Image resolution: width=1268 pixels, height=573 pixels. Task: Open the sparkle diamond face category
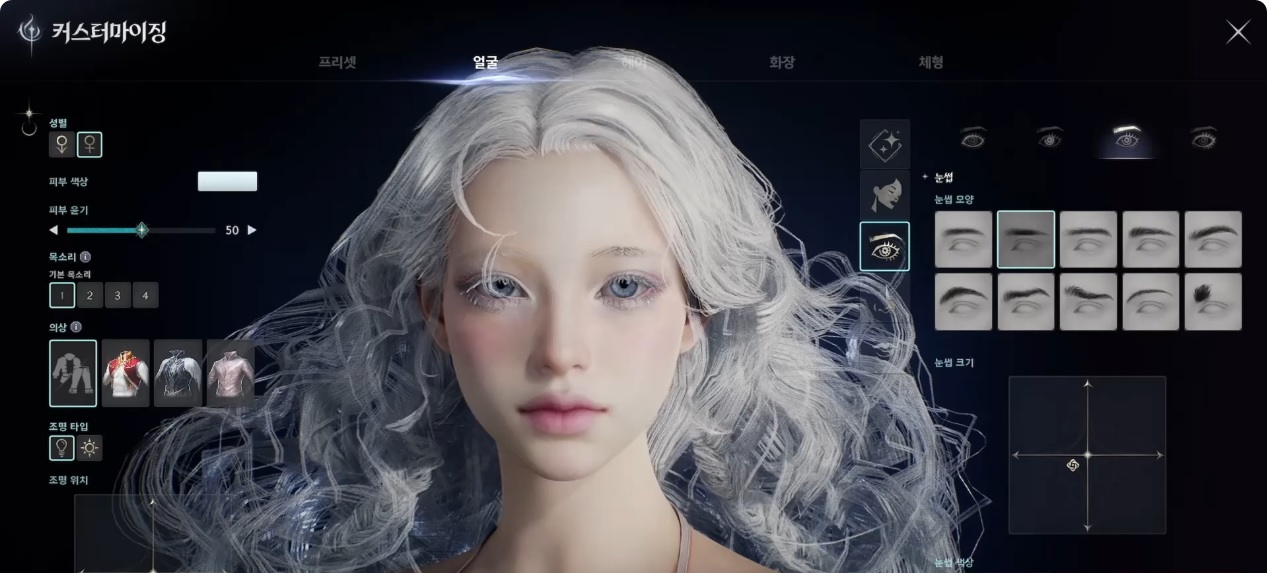pos(885,144)
